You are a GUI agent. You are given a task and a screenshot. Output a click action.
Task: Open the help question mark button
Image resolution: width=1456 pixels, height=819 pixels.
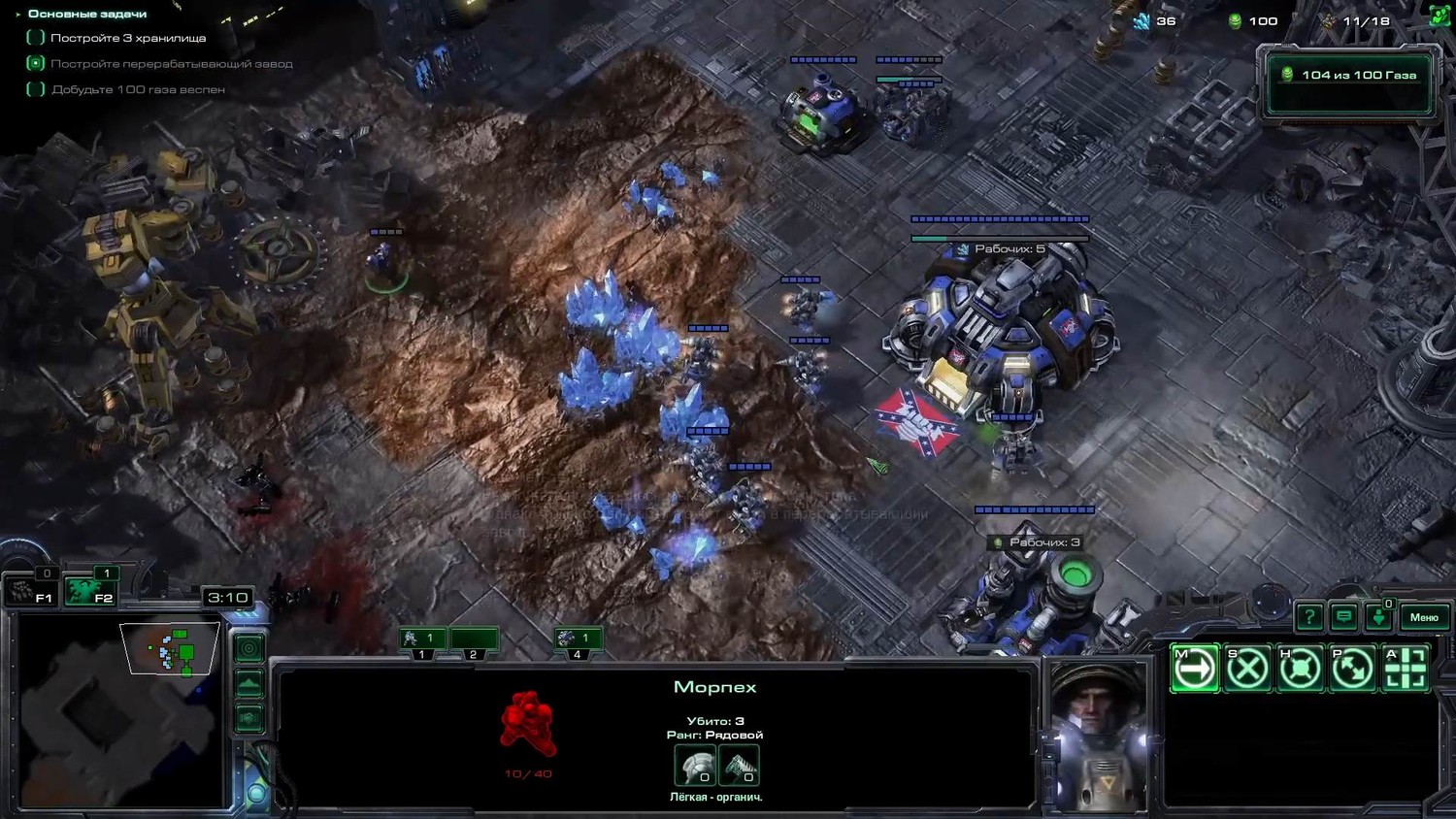click(x=1309, y=616)
